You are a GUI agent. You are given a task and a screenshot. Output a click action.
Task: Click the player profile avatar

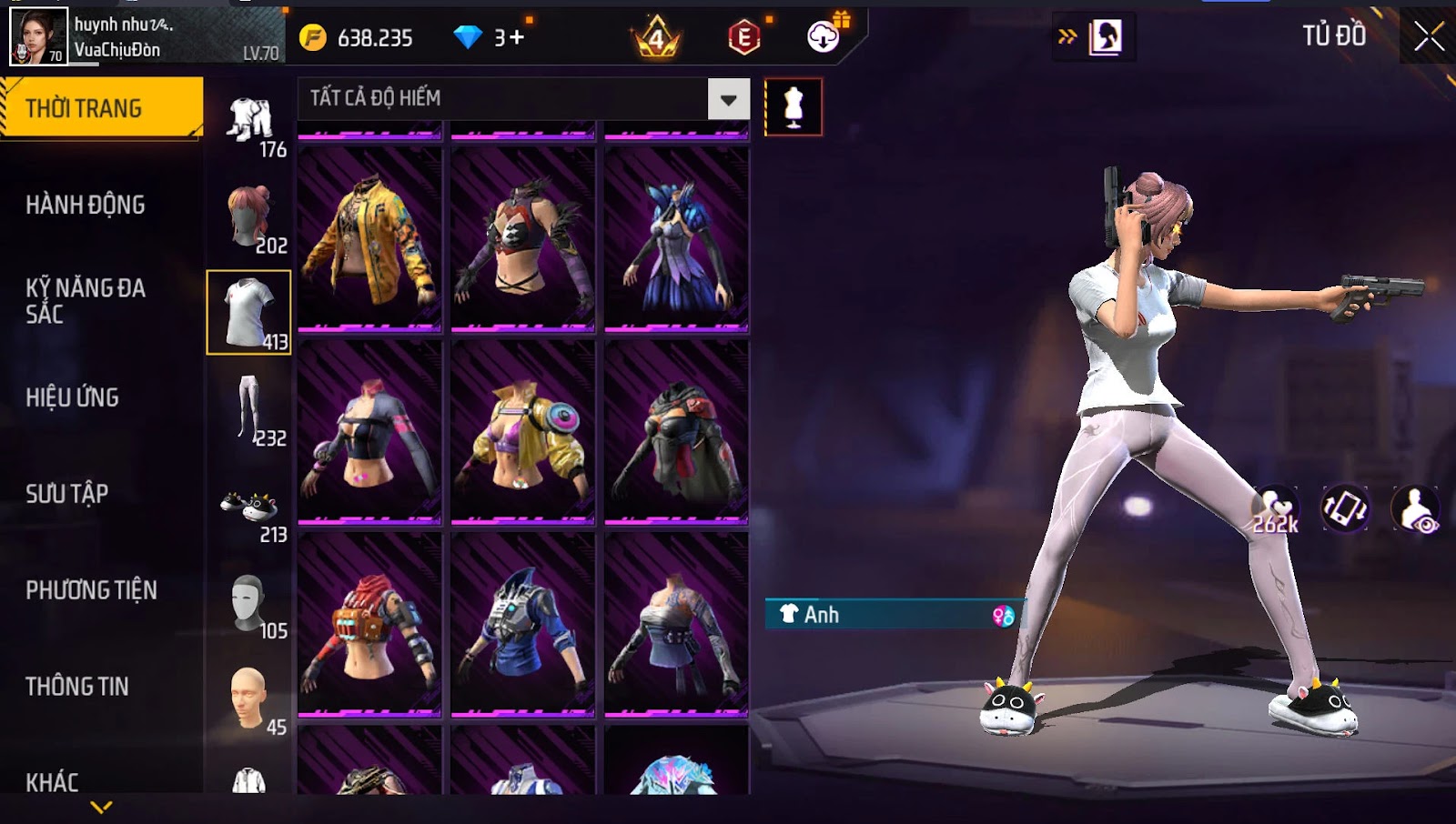click(x=38, y=36)
